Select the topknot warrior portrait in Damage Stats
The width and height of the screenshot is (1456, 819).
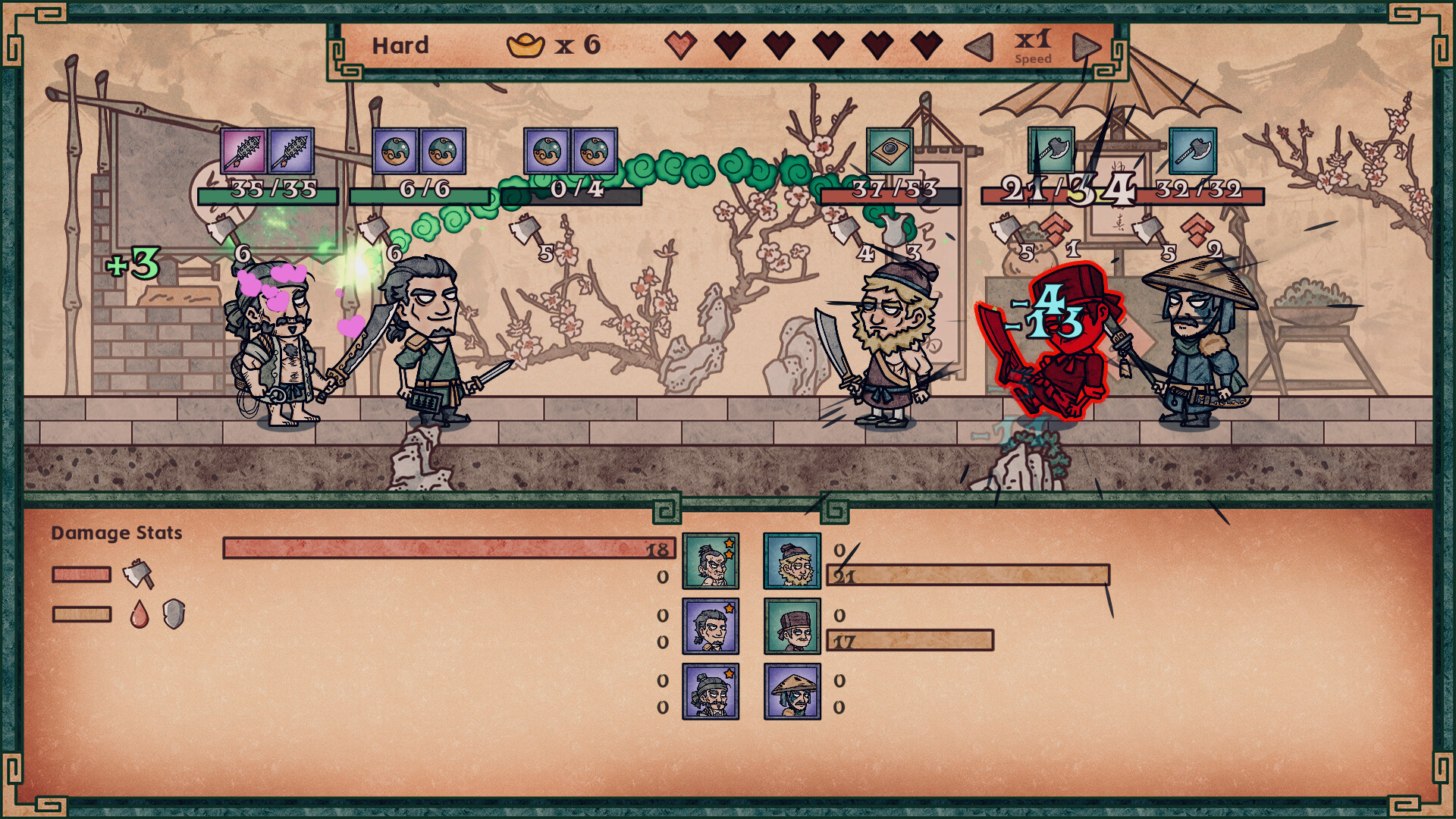pos(711,561)
